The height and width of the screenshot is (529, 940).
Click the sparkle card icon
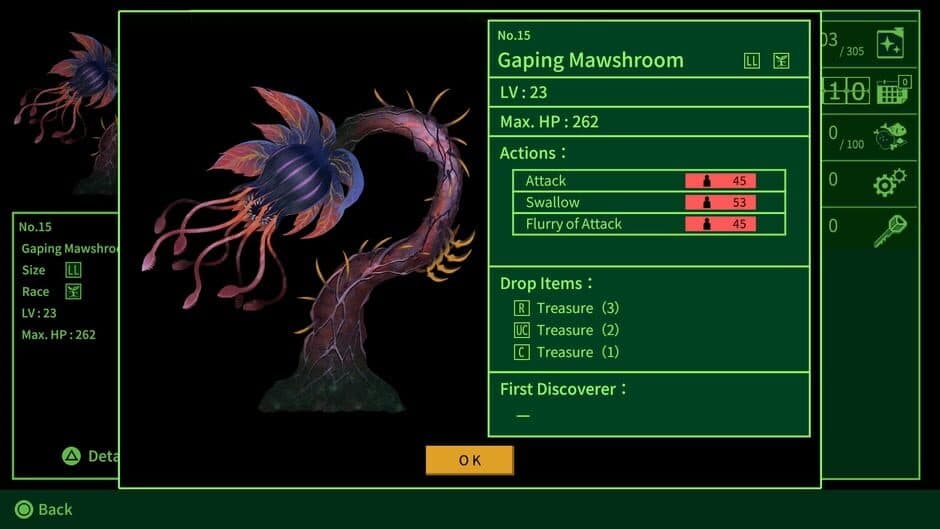pyautogui.click(x=889, y=44)
